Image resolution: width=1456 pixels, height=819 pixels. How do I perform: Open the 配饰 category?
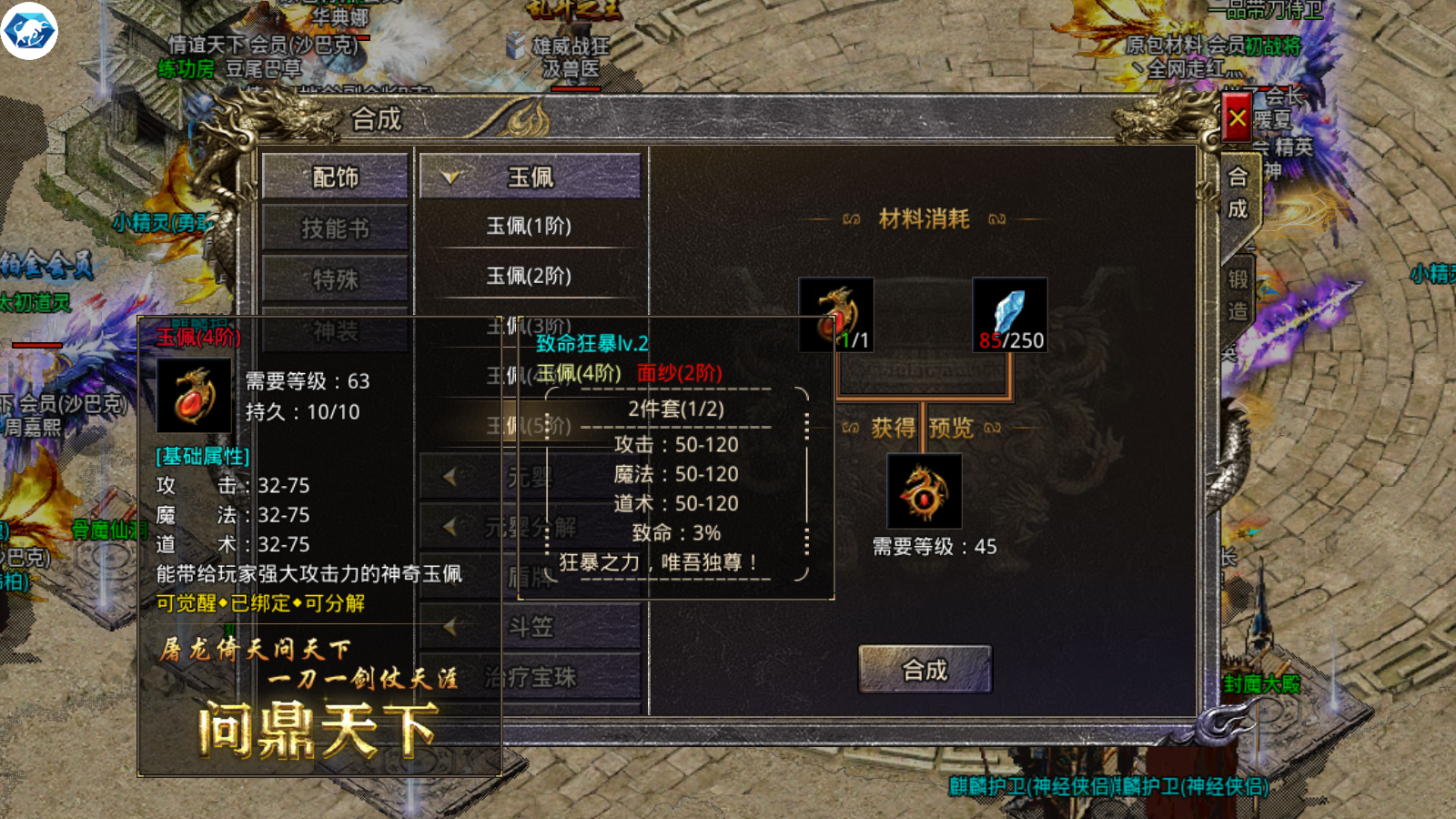[x=338, y=176]
